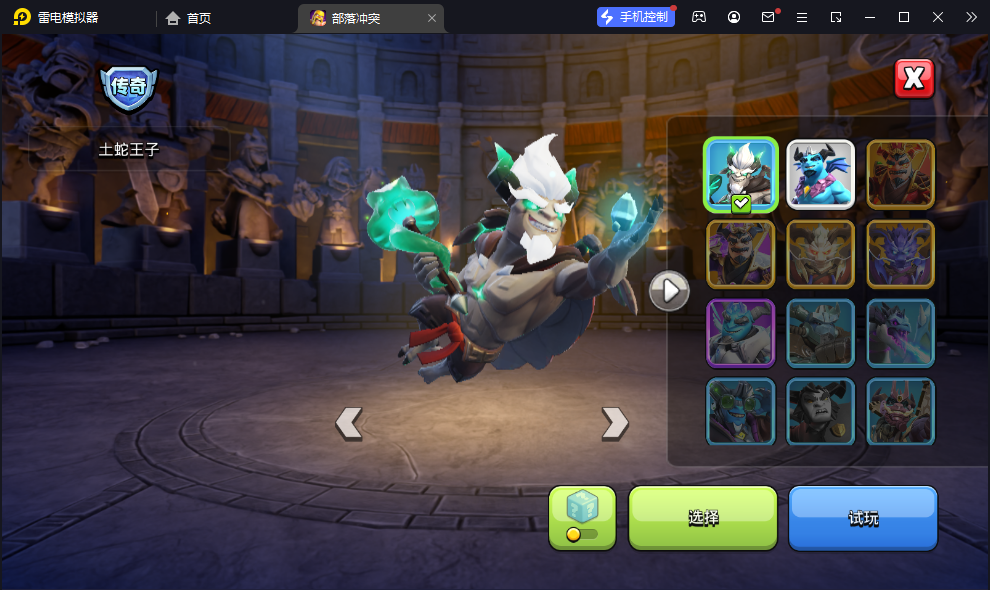Show the next skin with right arrow

click(615, 424)
